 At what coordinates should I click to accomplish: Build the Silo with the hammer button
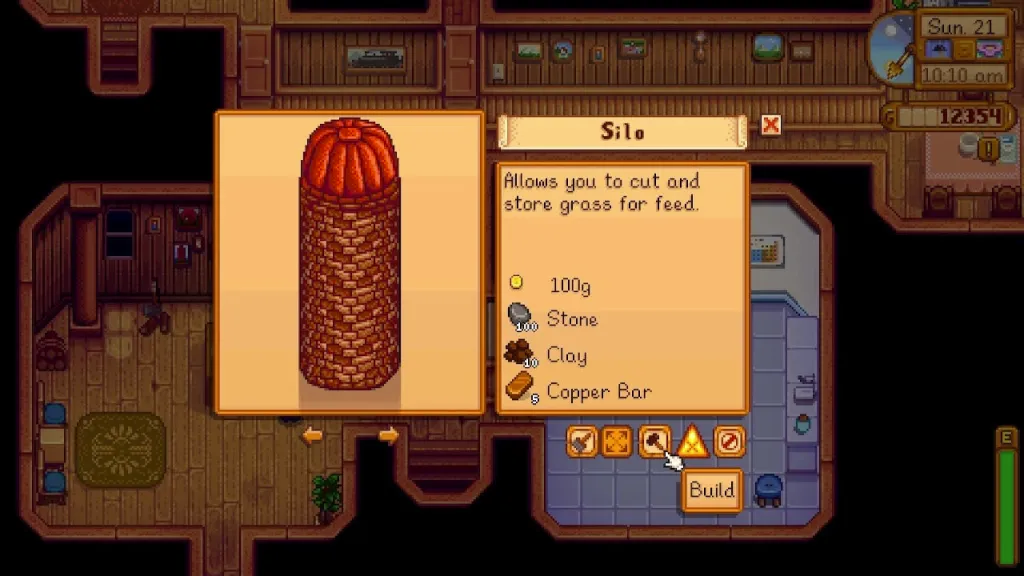pos(655,441)
